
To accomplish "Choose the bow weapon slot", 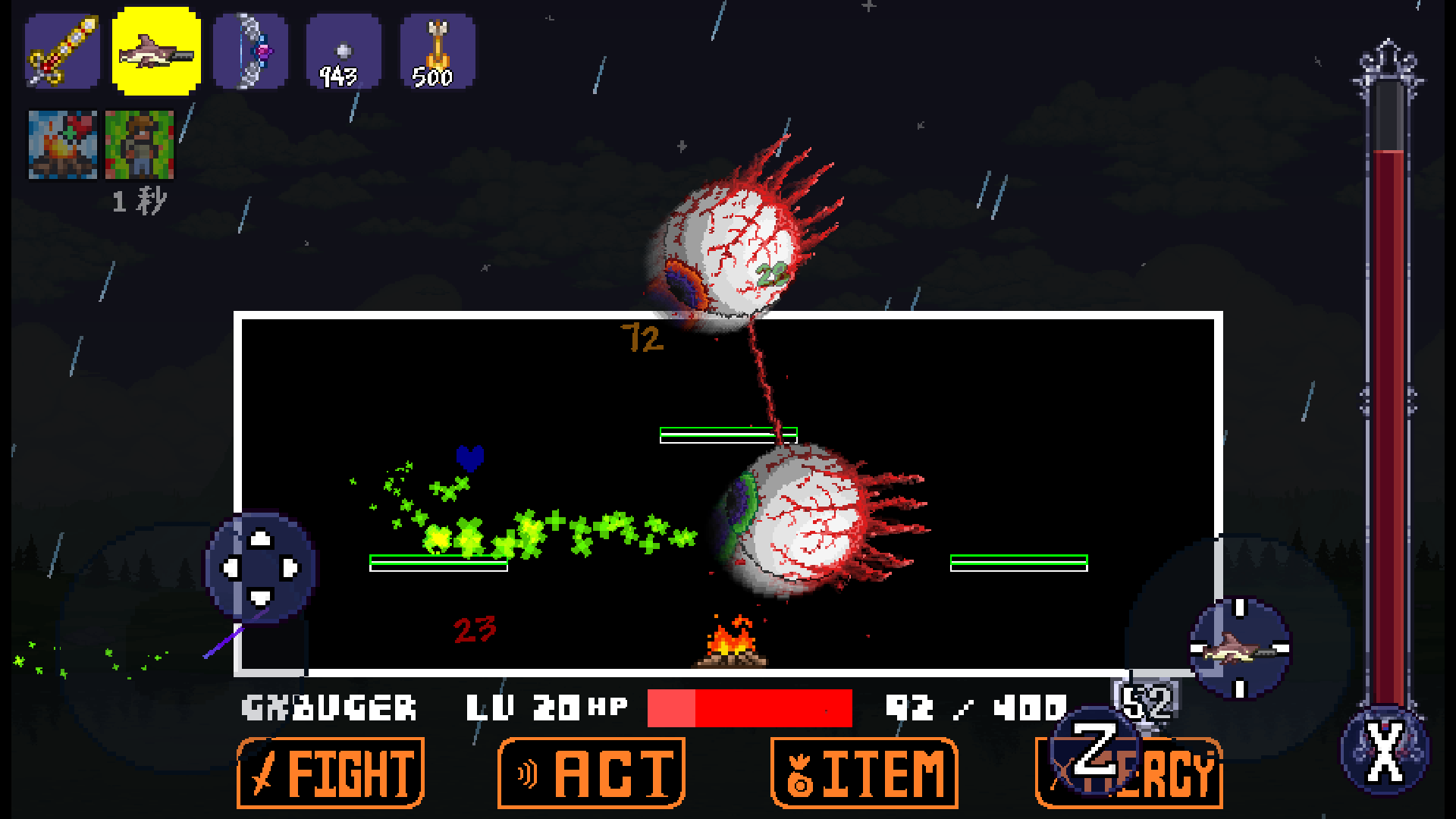I will [x=250, y=52].
